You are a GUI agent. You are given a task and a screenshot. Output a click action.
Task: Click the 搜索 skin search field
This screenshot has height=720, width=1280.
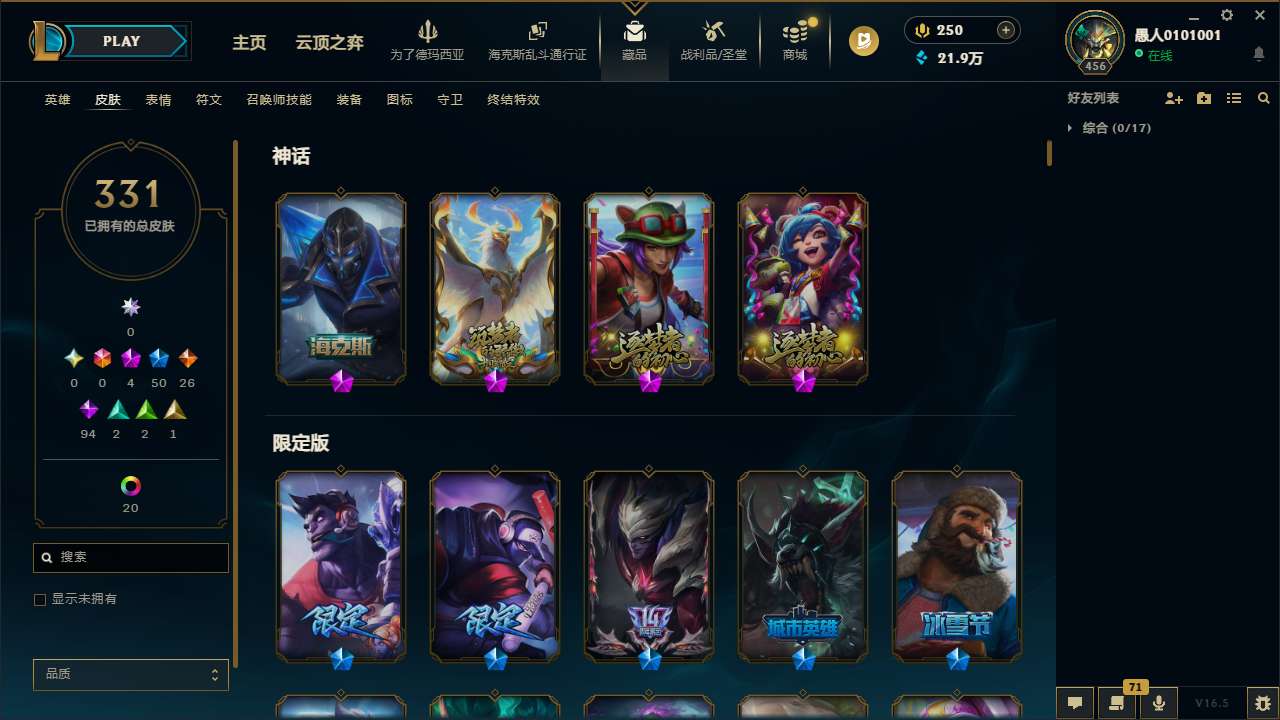(x=130, y=557)
